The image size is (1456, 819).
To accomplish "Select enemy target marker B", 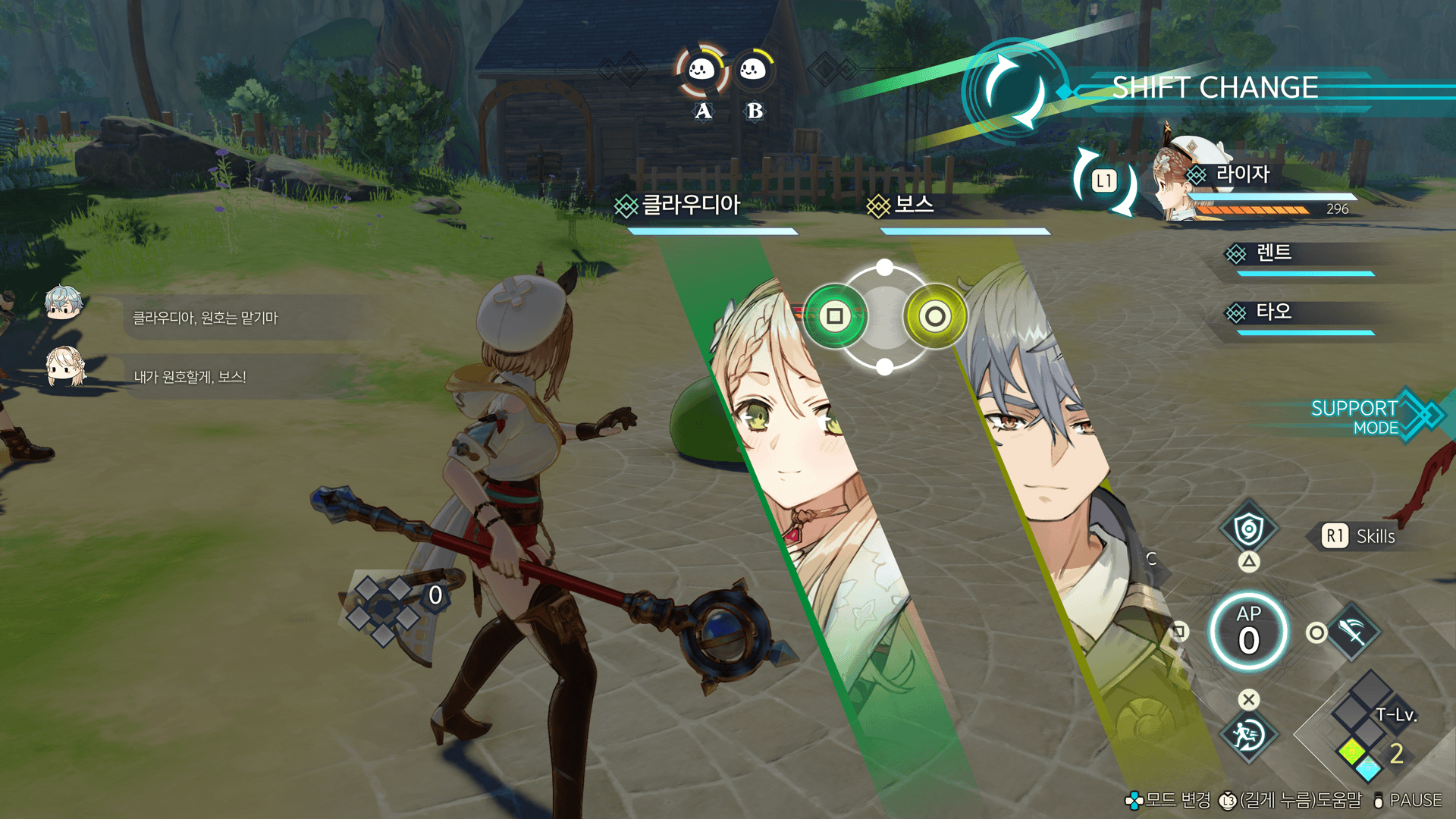I will click(x=753, y=71).
